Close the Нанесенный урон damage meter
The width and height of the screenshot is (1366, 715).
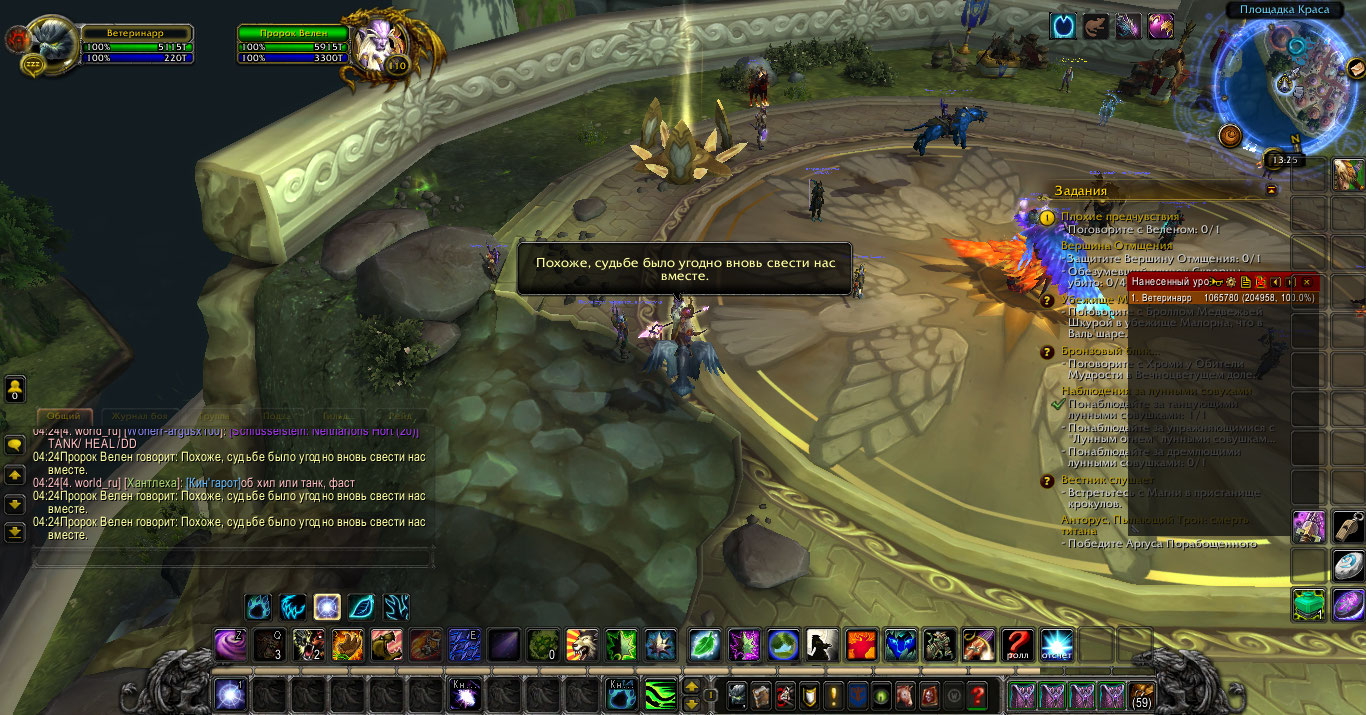point(1306,282)
